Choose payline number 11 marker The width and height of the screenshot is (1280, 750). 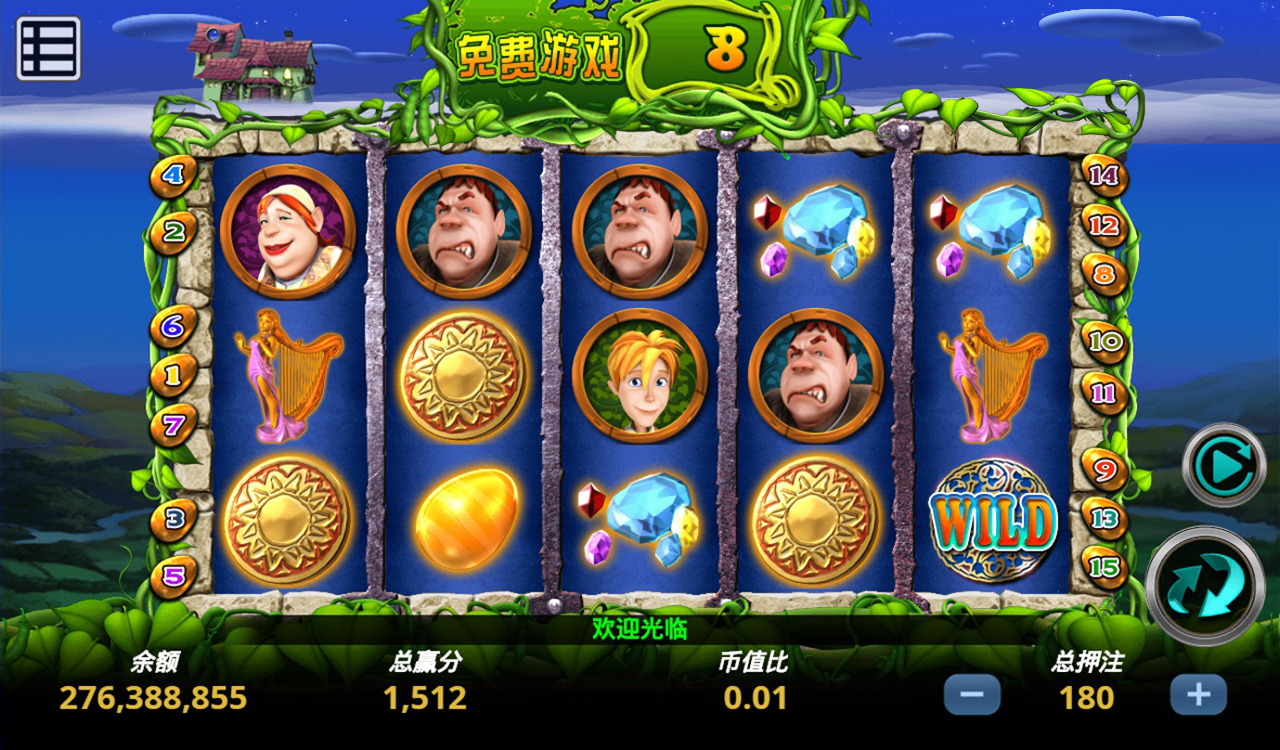pos(1105,393)
